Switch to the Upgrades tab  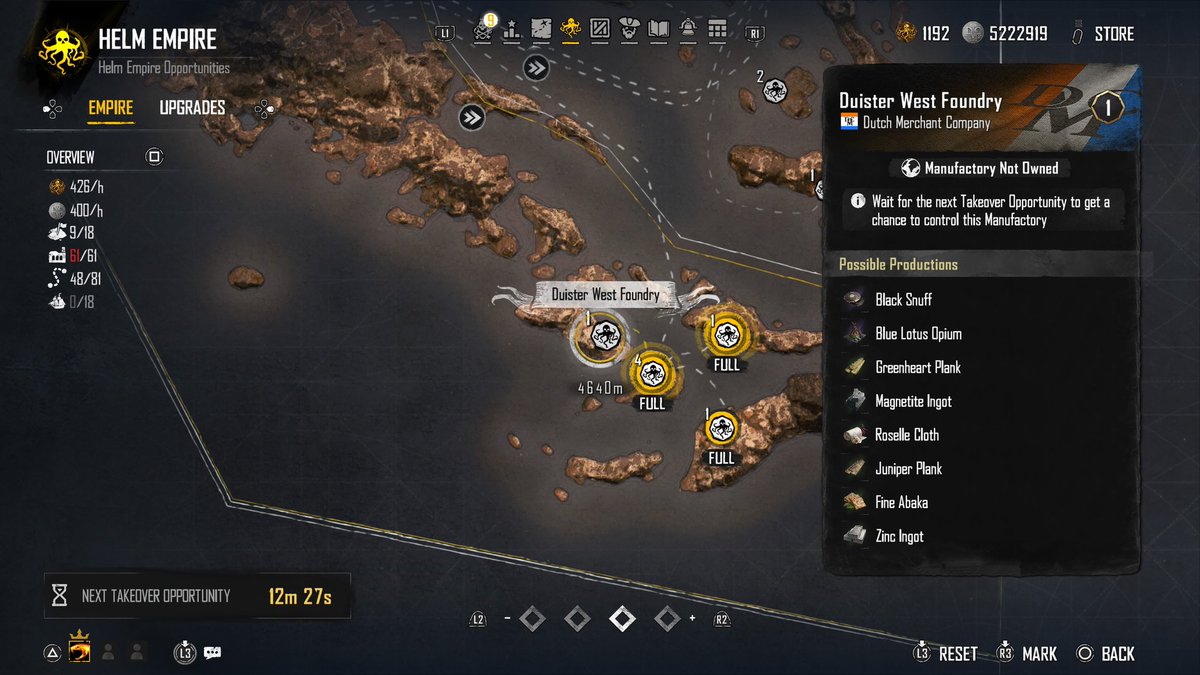[x=192, y=108]
